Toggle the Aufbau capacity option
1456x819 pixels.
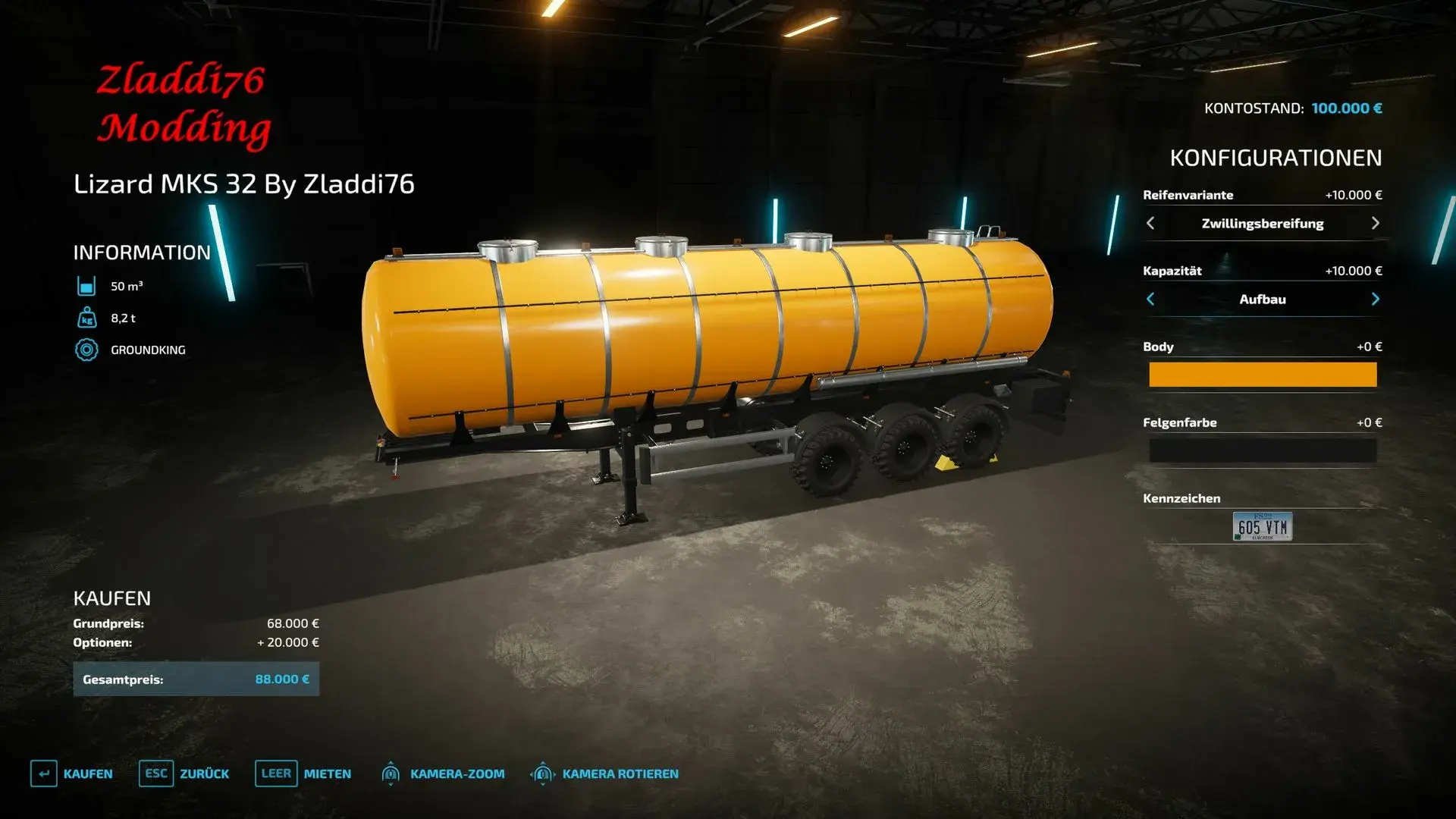pyautogui.click(x=1262, y=299)
